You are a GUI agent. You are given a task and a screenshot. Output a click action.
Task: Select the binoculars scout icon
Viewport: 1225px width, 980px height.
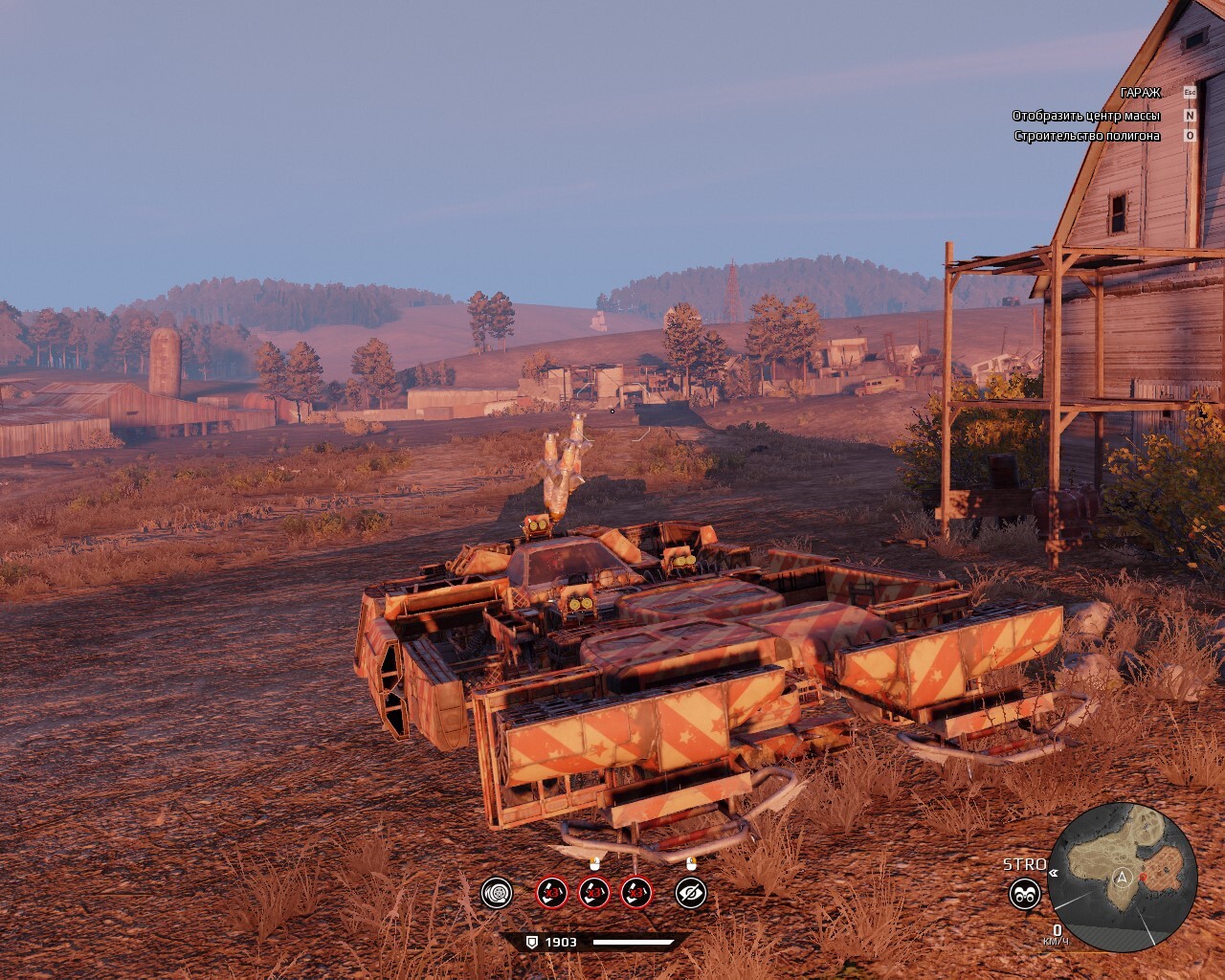coord(1025,894)
